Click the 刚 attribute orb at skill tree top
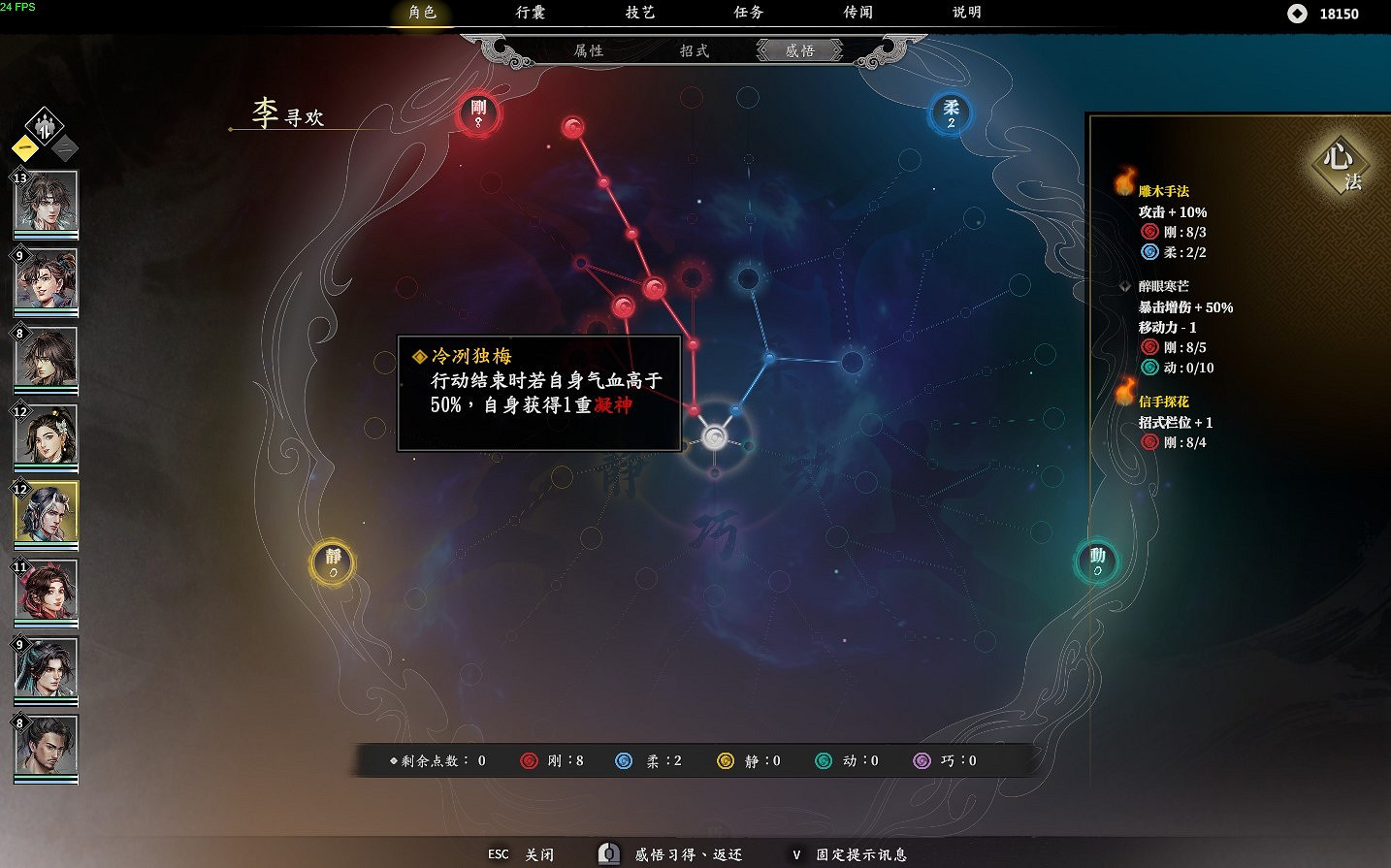The image size is (1391, 868). (x=477, y=113)
